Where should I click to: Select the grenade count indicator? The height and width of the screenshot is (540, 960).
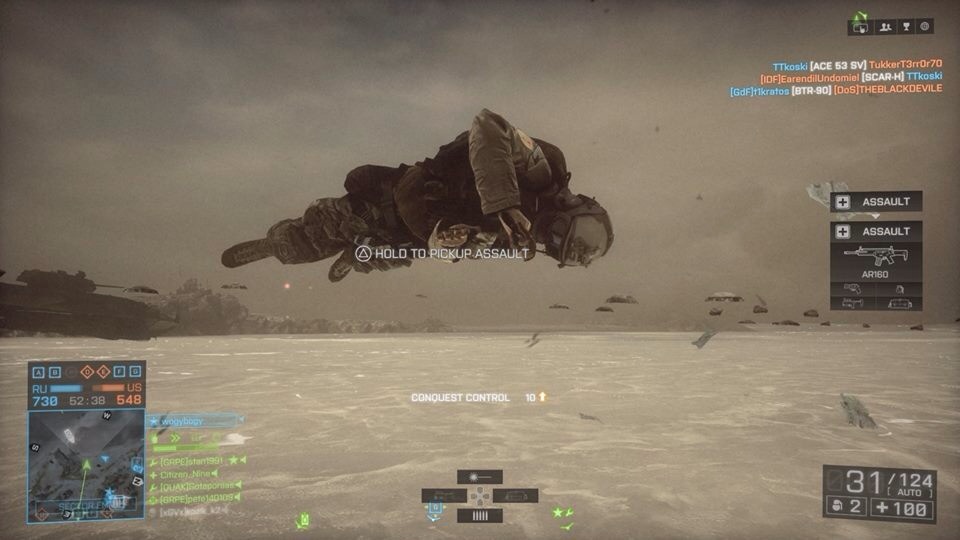(x=844, y=507)
